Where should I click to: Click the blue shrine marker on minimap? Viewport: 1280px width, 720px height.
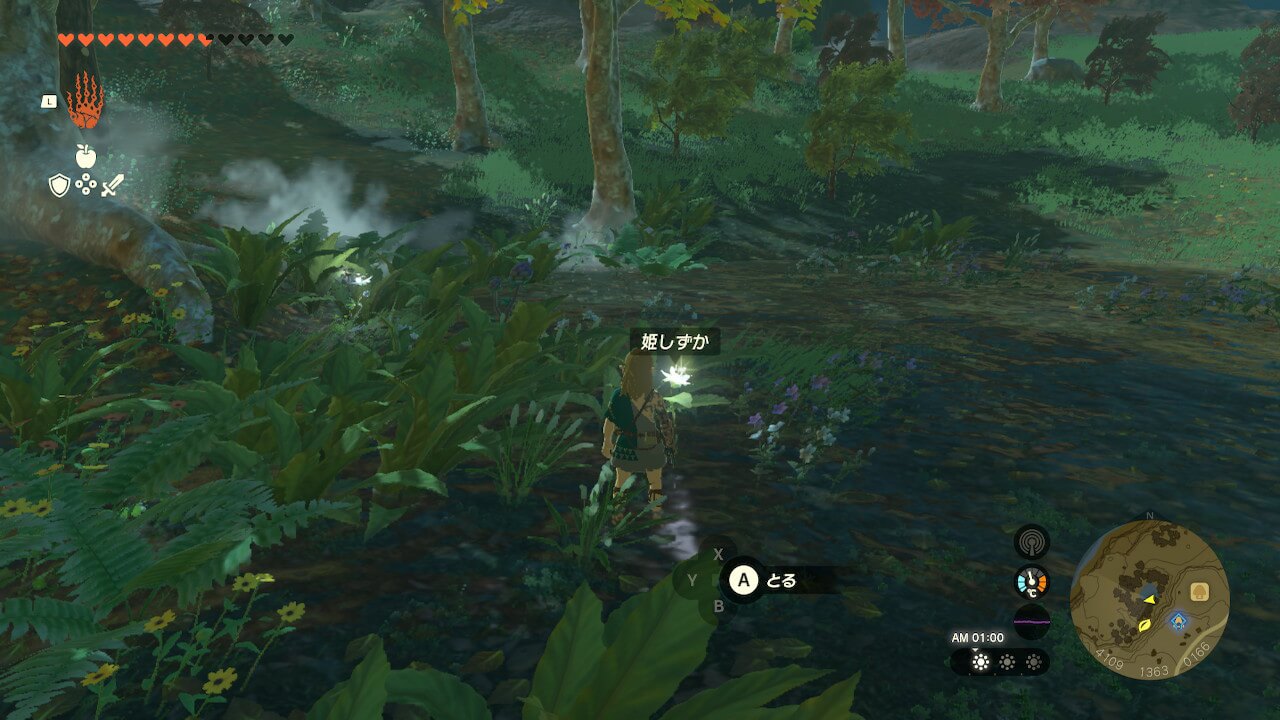1179,620
